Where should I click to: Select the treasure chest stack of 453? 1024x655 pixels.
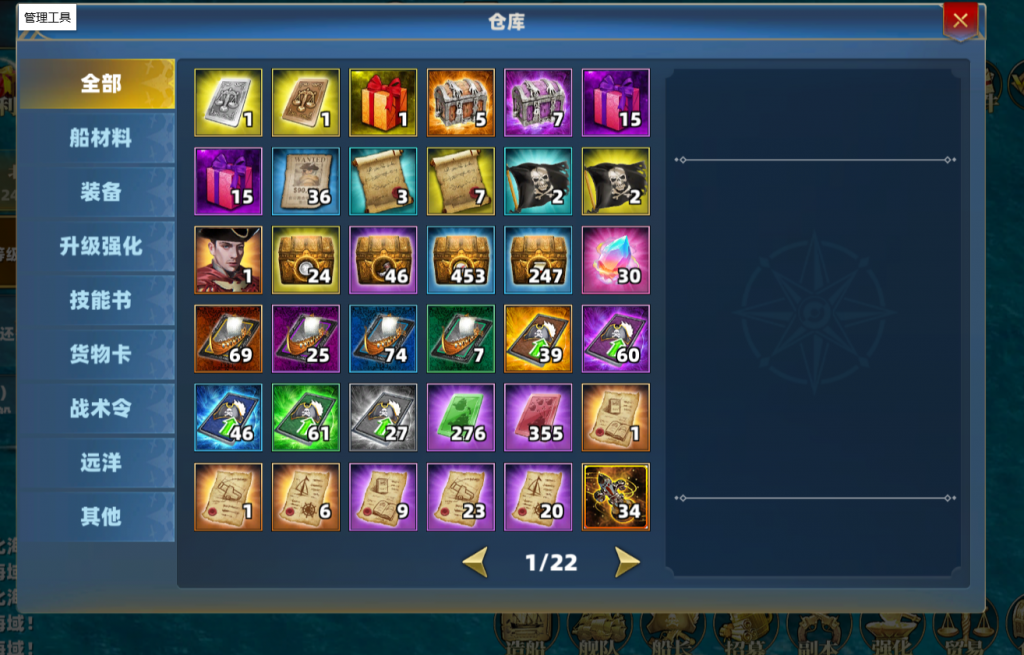coord(461,260)
